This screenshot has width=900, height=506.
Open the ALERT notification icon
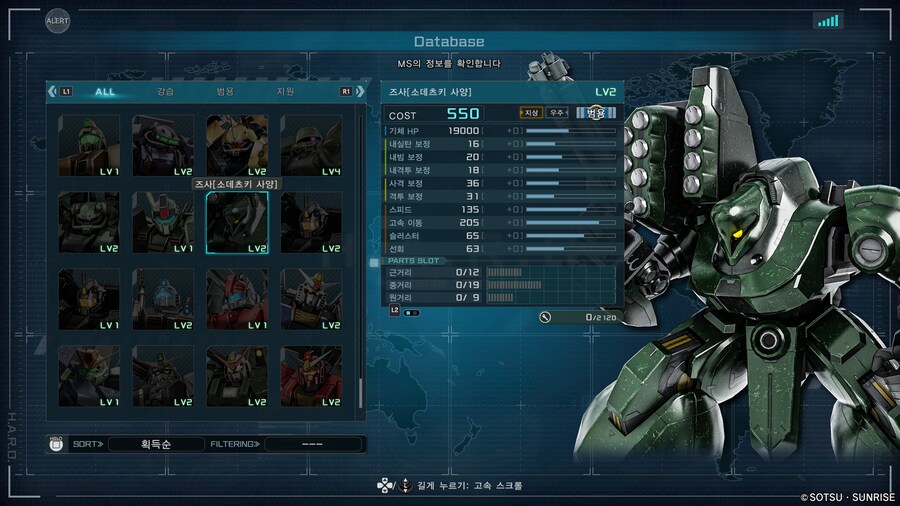click(x=58, y=20)
